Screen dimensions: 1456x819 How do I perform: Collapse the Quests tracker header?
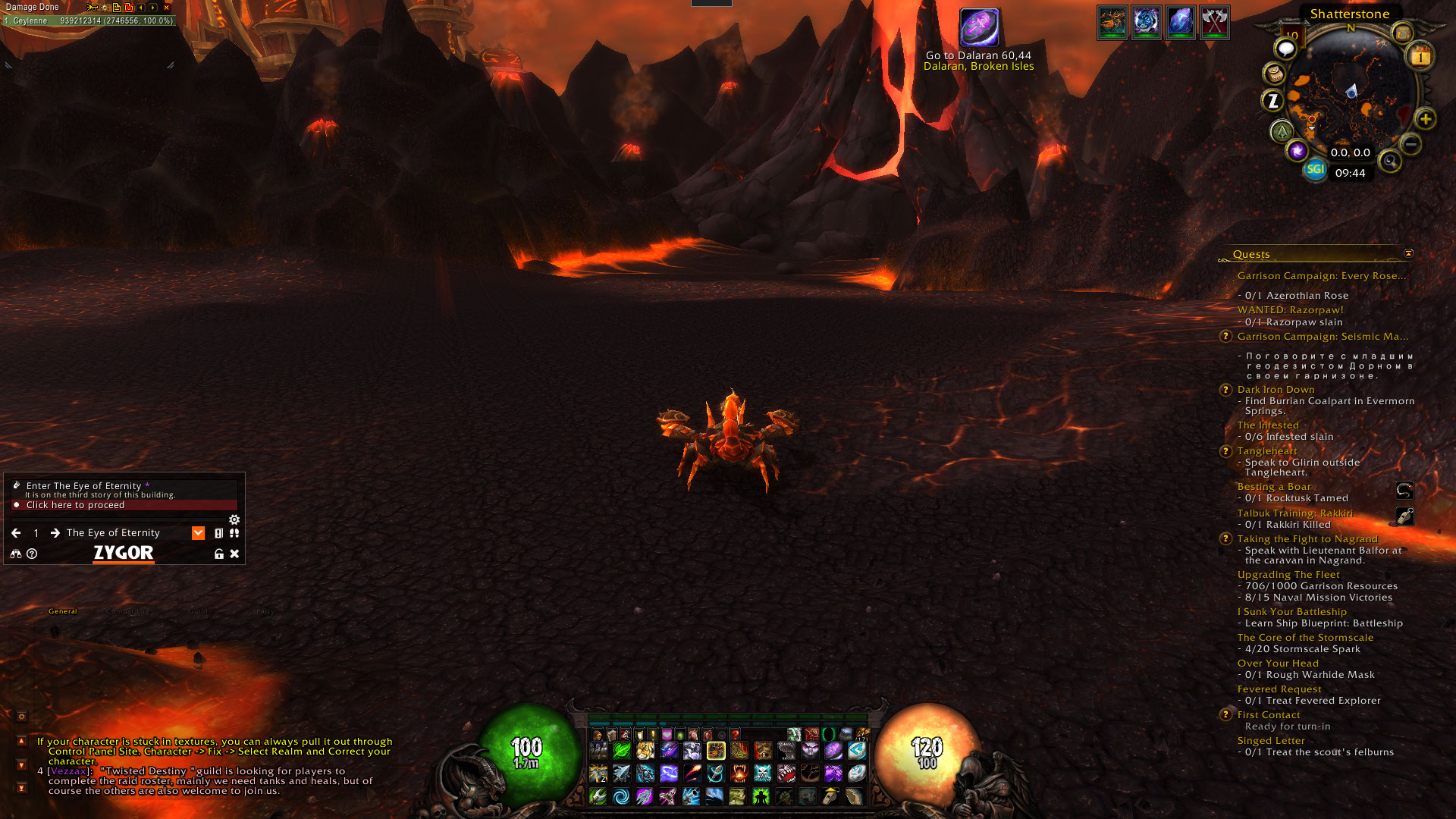[1408, 253]
